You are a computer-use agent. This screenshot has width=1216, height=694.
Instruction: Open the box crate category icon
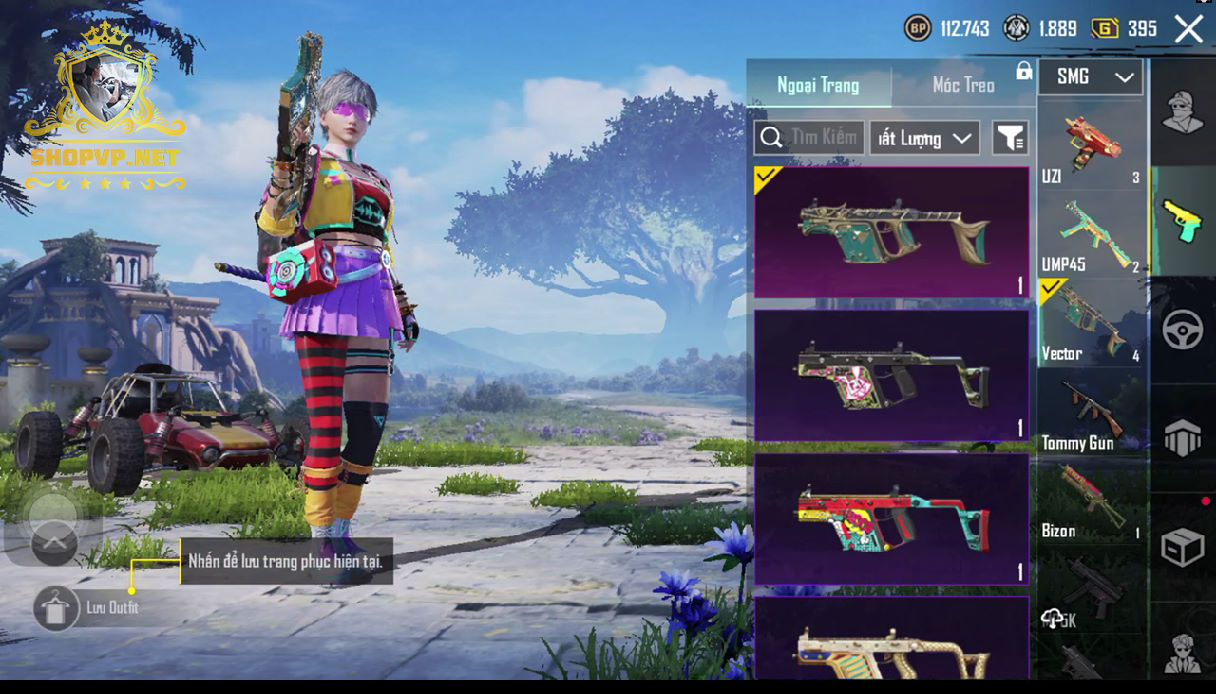click(x=1182, y=547)
